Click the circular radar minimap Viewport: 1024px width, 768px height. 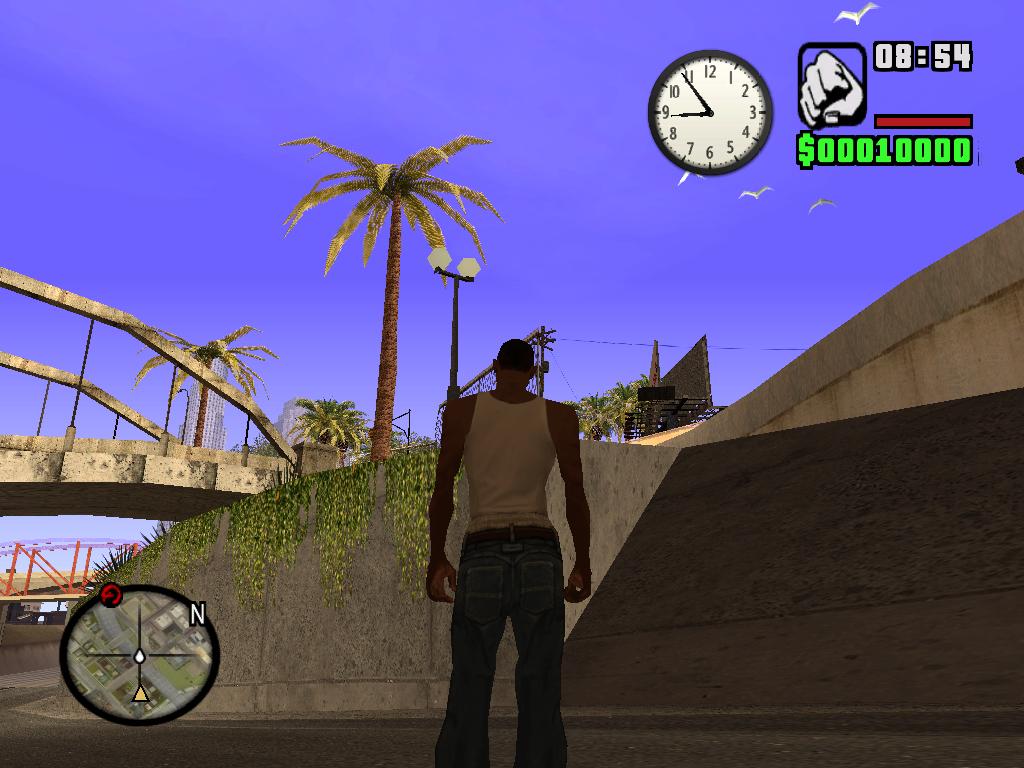(x=139, y=654)
